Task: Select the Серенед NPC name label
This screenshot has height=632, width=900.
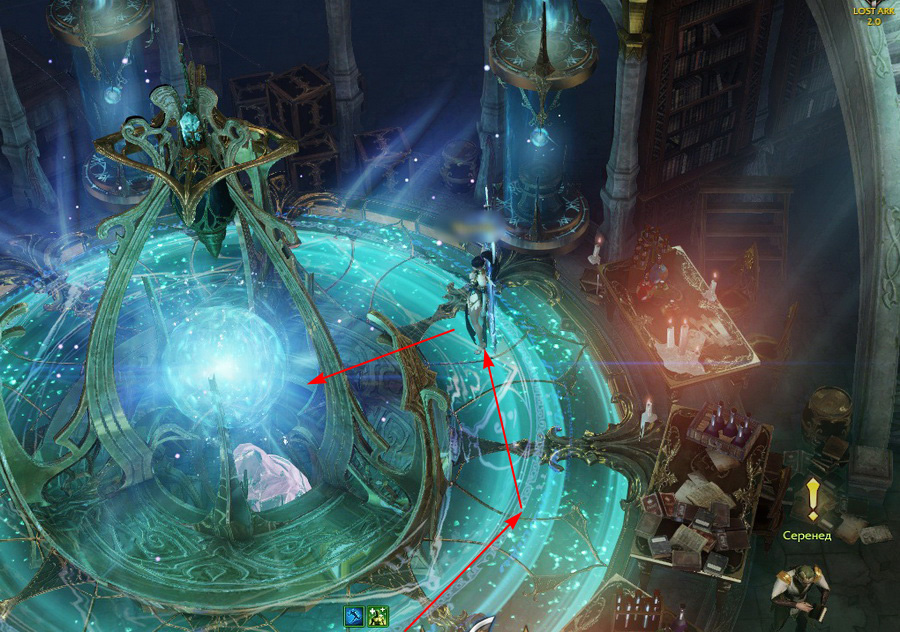Action: pos(807,536)
